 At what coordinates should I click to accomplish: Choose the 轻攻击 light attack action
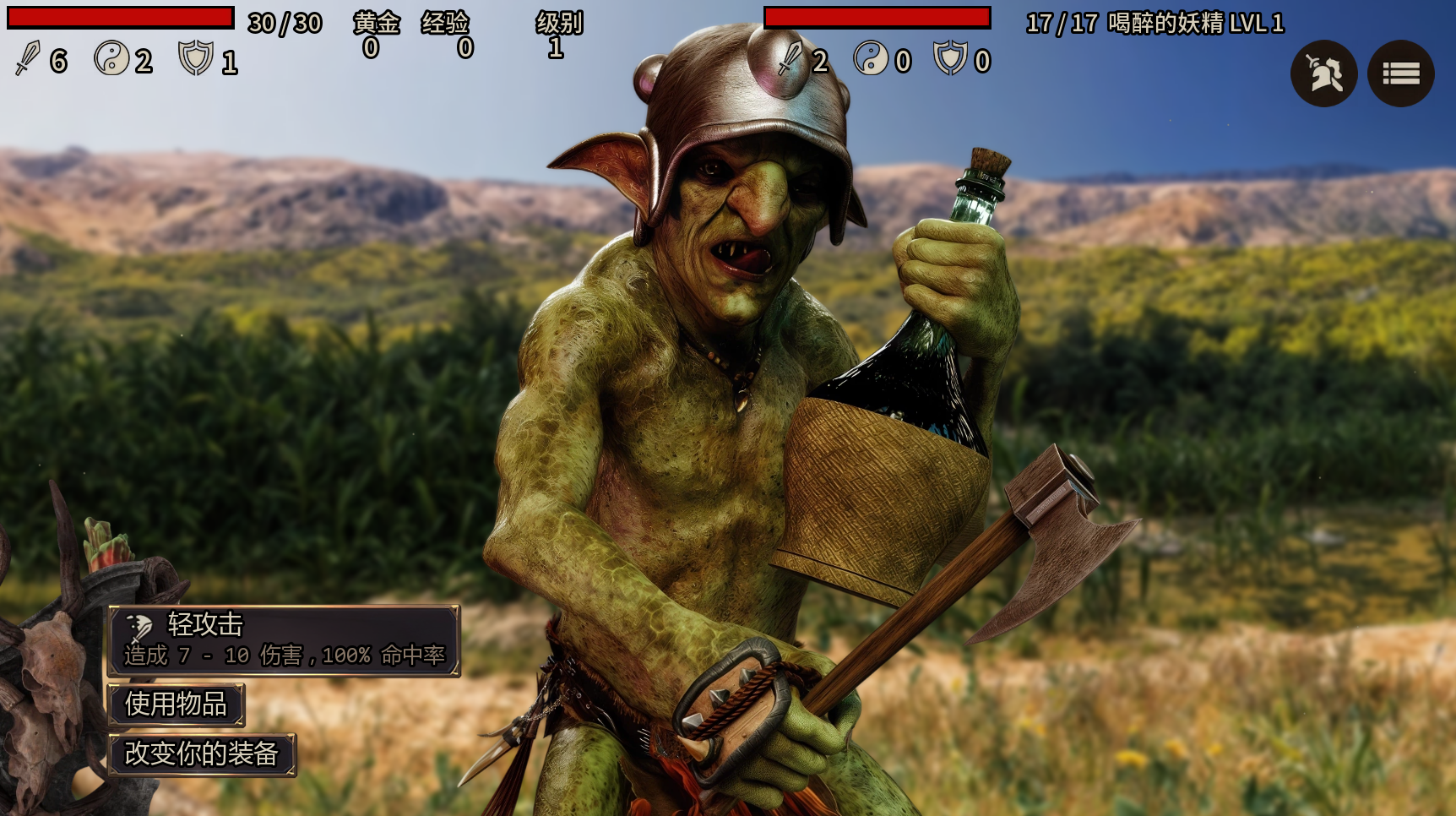284,640
